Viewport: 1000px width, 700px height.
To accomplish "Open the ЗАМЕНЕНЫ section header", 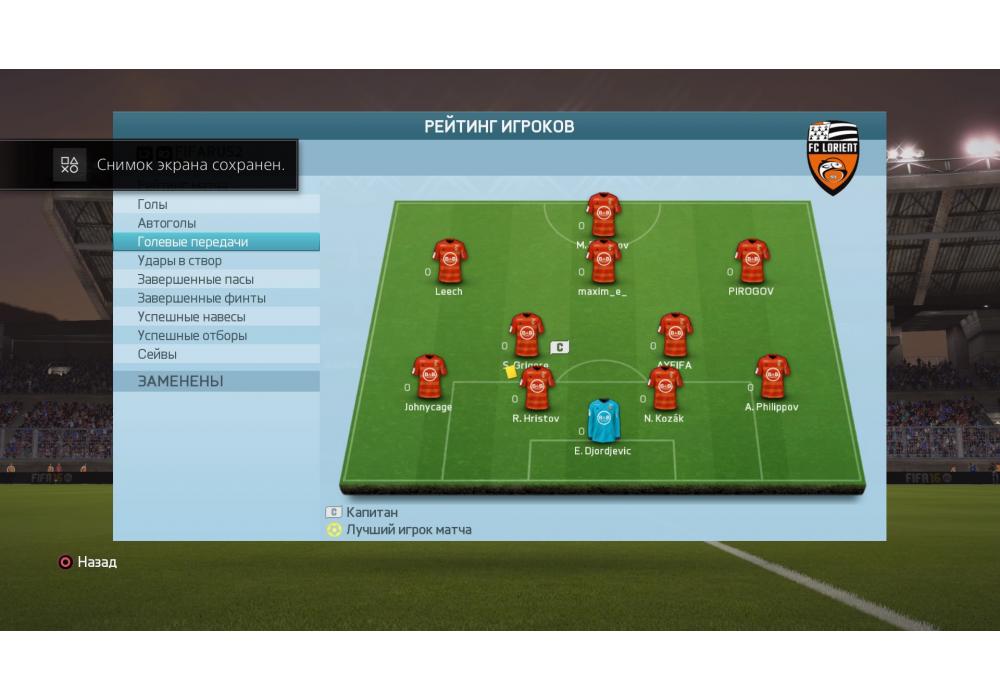I will point(216,381).
